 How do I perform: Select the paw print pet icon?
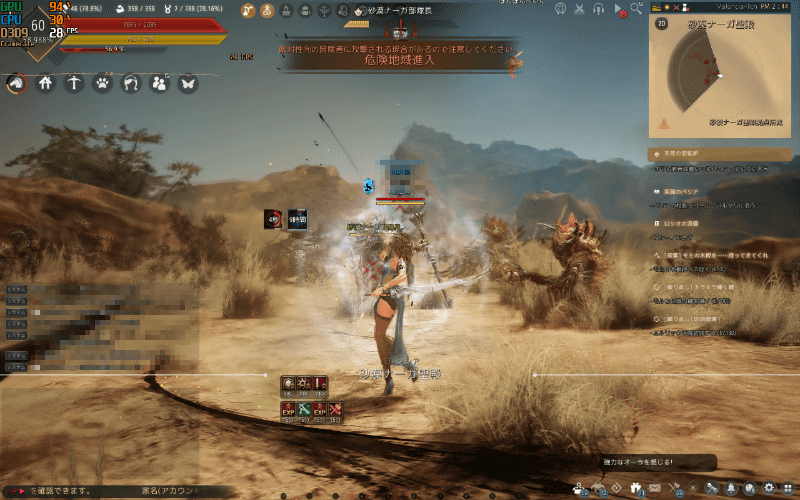102,84
